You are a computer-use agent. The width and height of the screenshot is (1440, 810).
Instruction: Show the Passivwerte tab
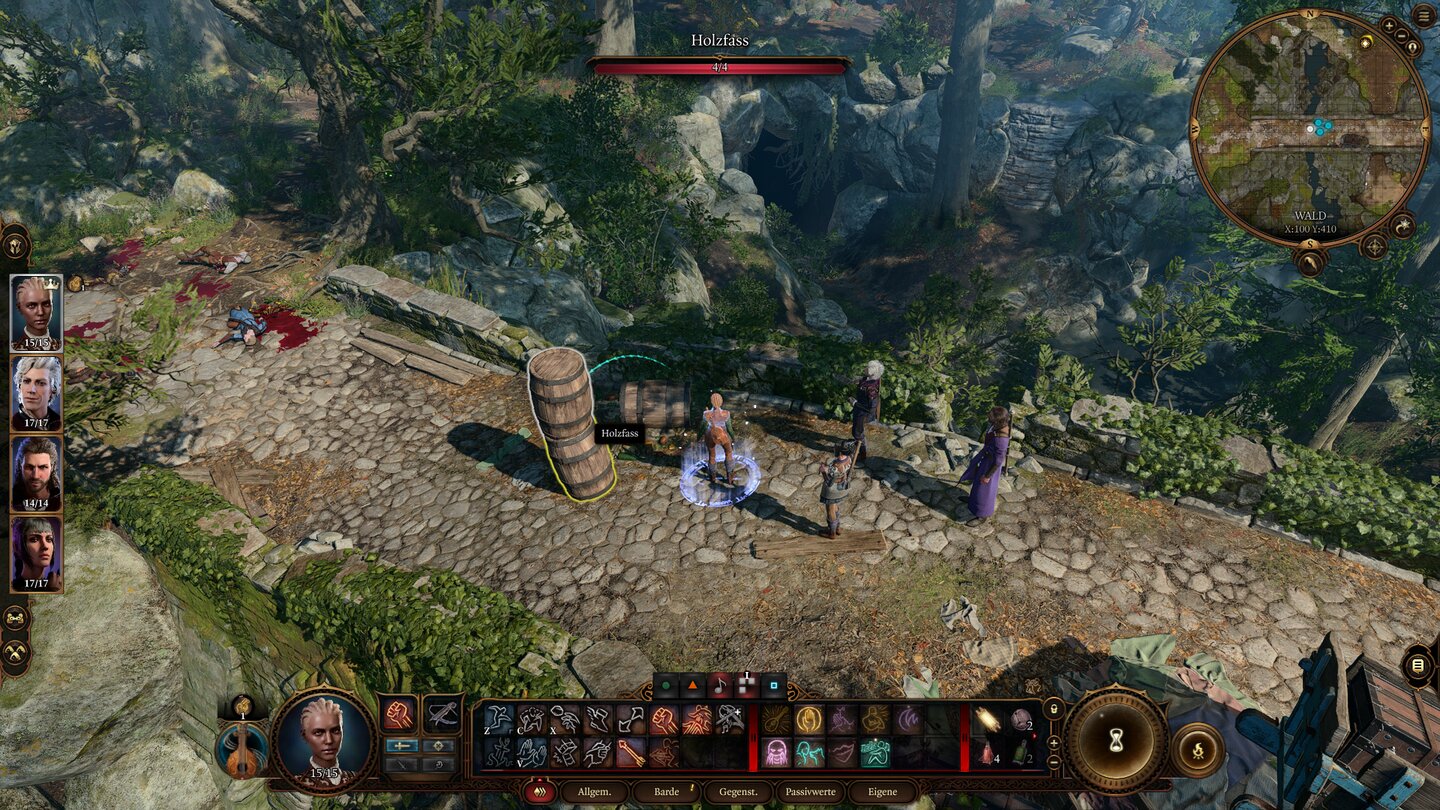click(810, 792)
